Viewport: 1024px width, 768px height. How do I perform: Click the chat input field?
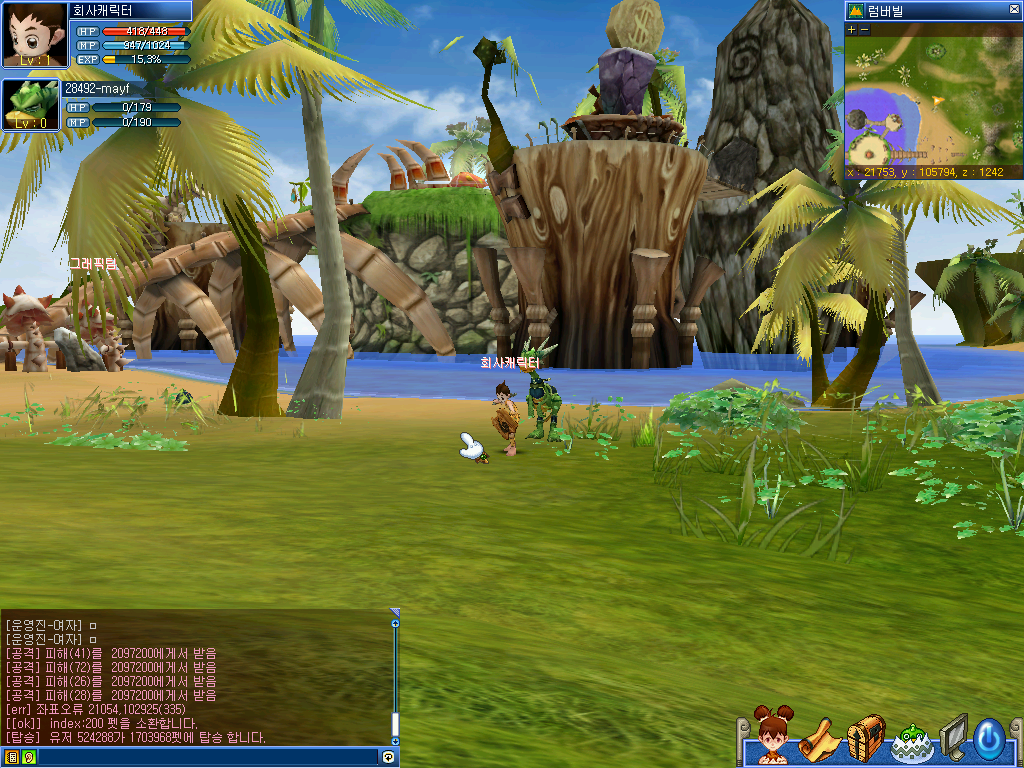click(x=200, y=758)
